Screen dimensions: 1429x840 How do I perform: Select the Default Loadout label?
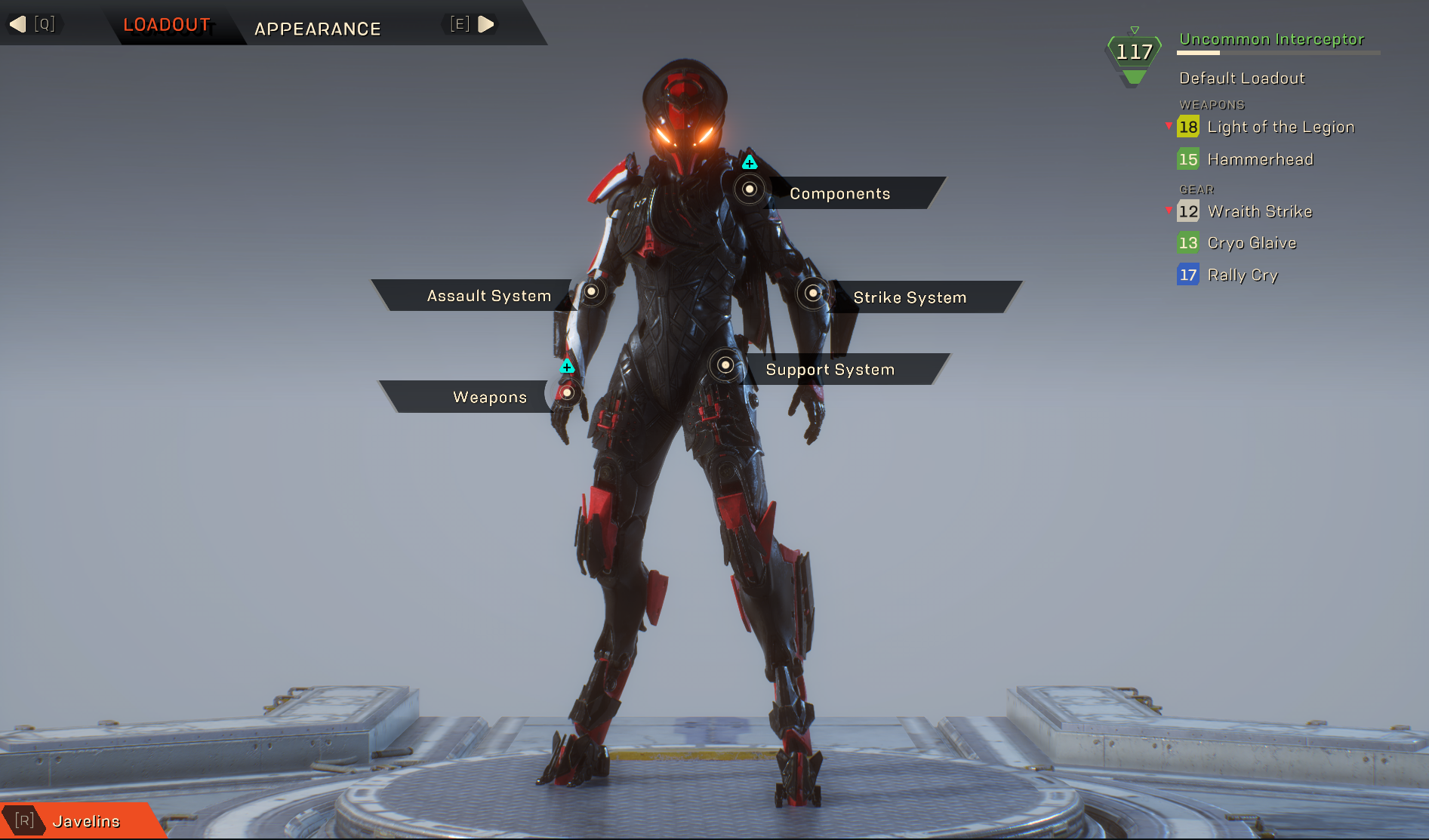[x=1242, y=77]
